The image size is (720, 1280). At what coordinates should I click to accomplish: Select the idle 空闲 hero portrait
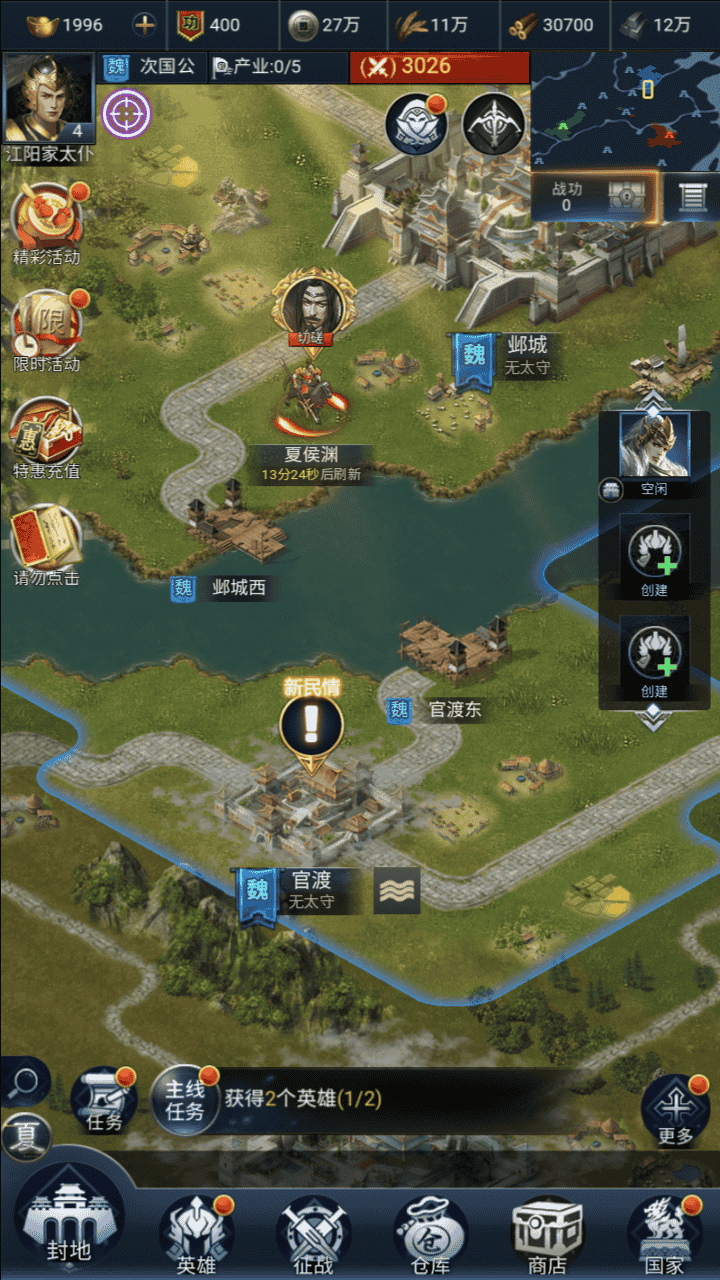654,447
